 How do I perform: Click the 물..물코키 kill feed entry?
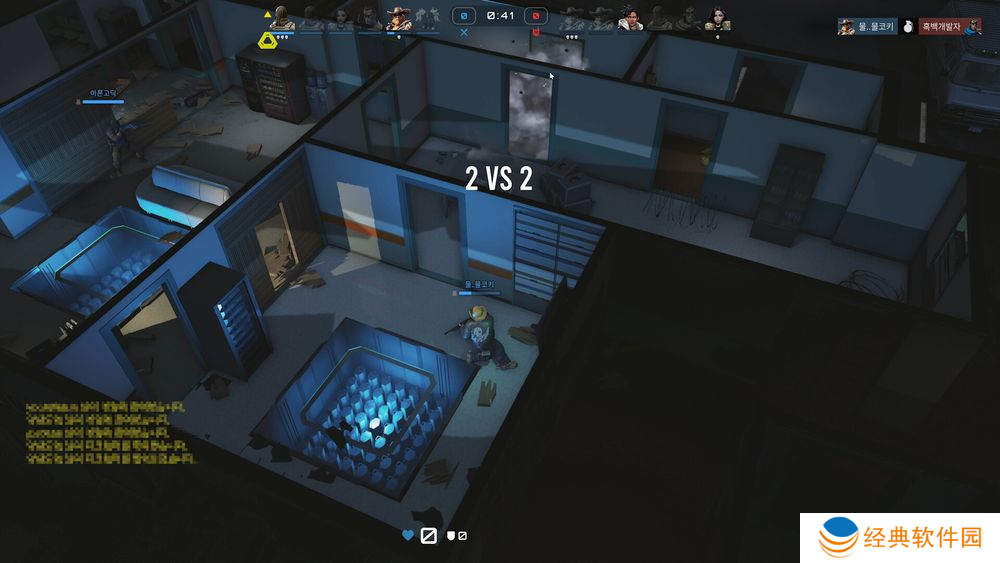866,27
